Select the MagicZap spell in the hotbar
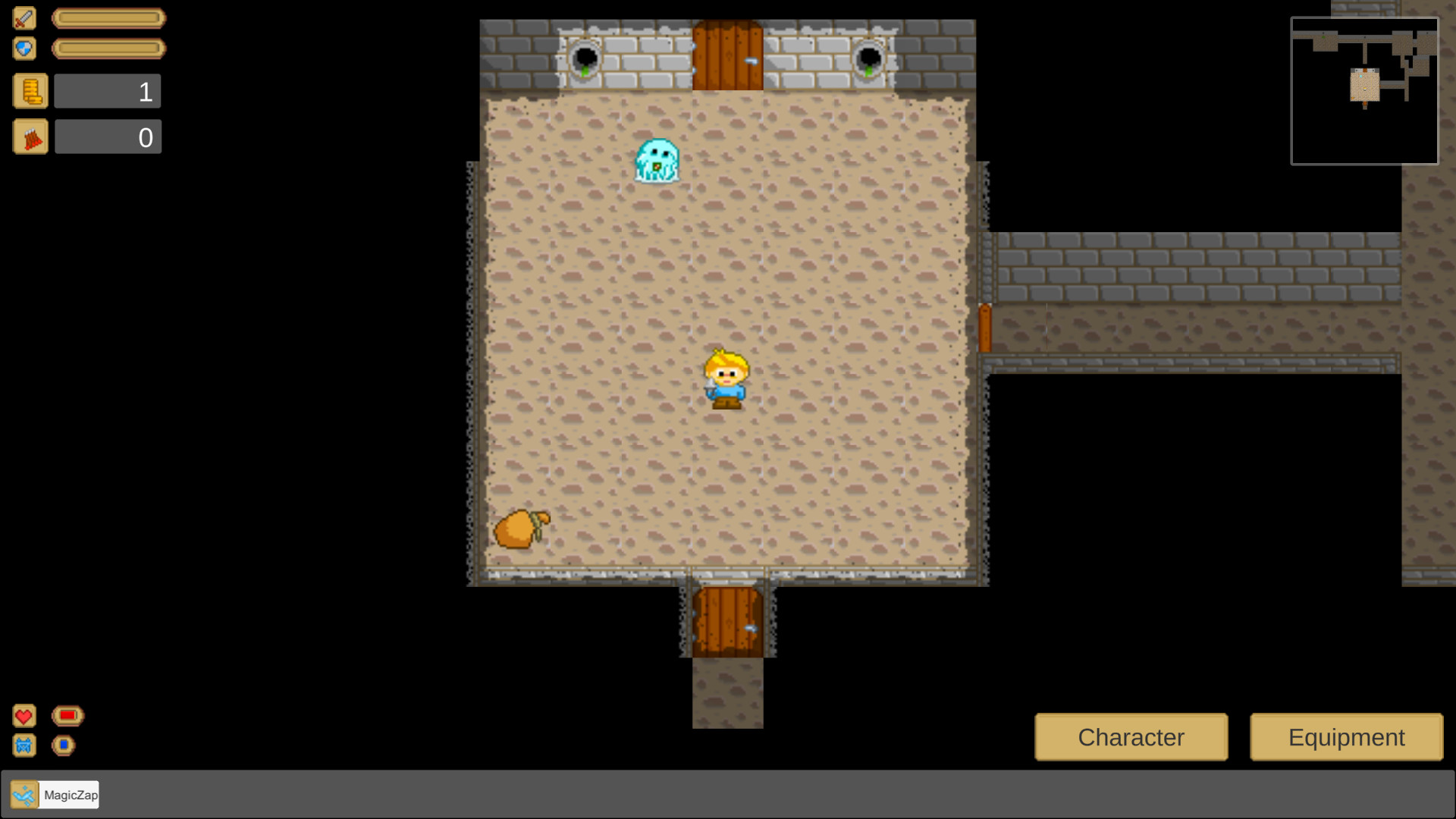Viewport: 1456px width, 819px height. coord(23,794)
